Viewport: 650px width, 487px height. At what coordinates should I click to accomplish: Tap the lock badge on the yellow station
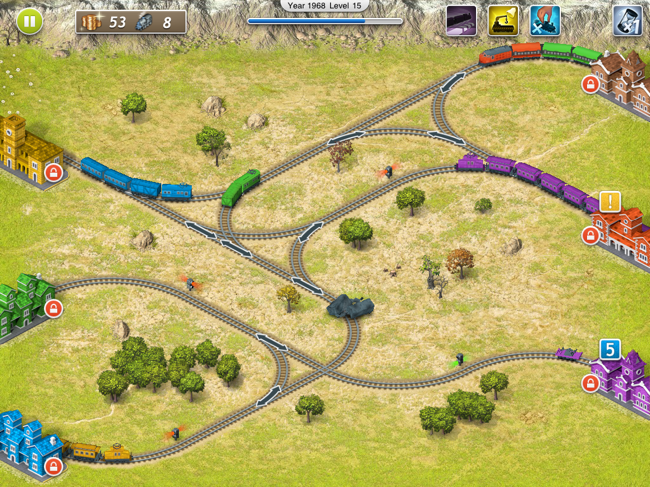pos(54,173)
